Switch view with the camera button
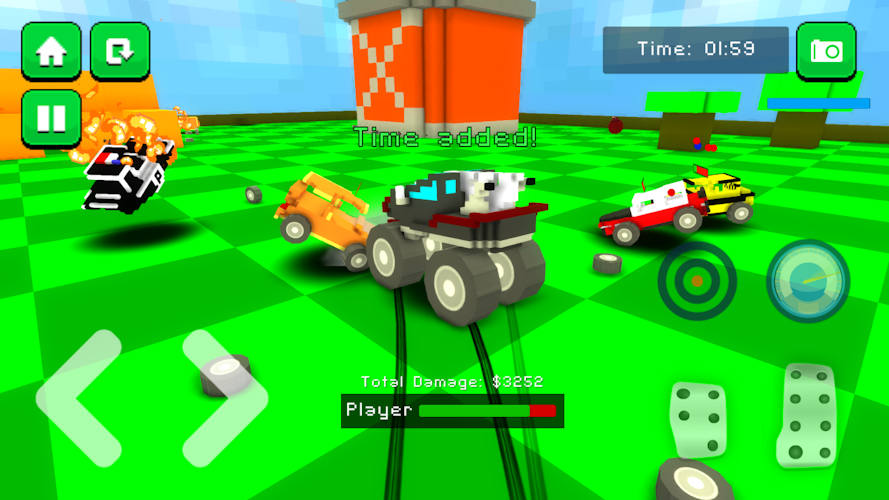The image size is (889, 500). point(826,50)
